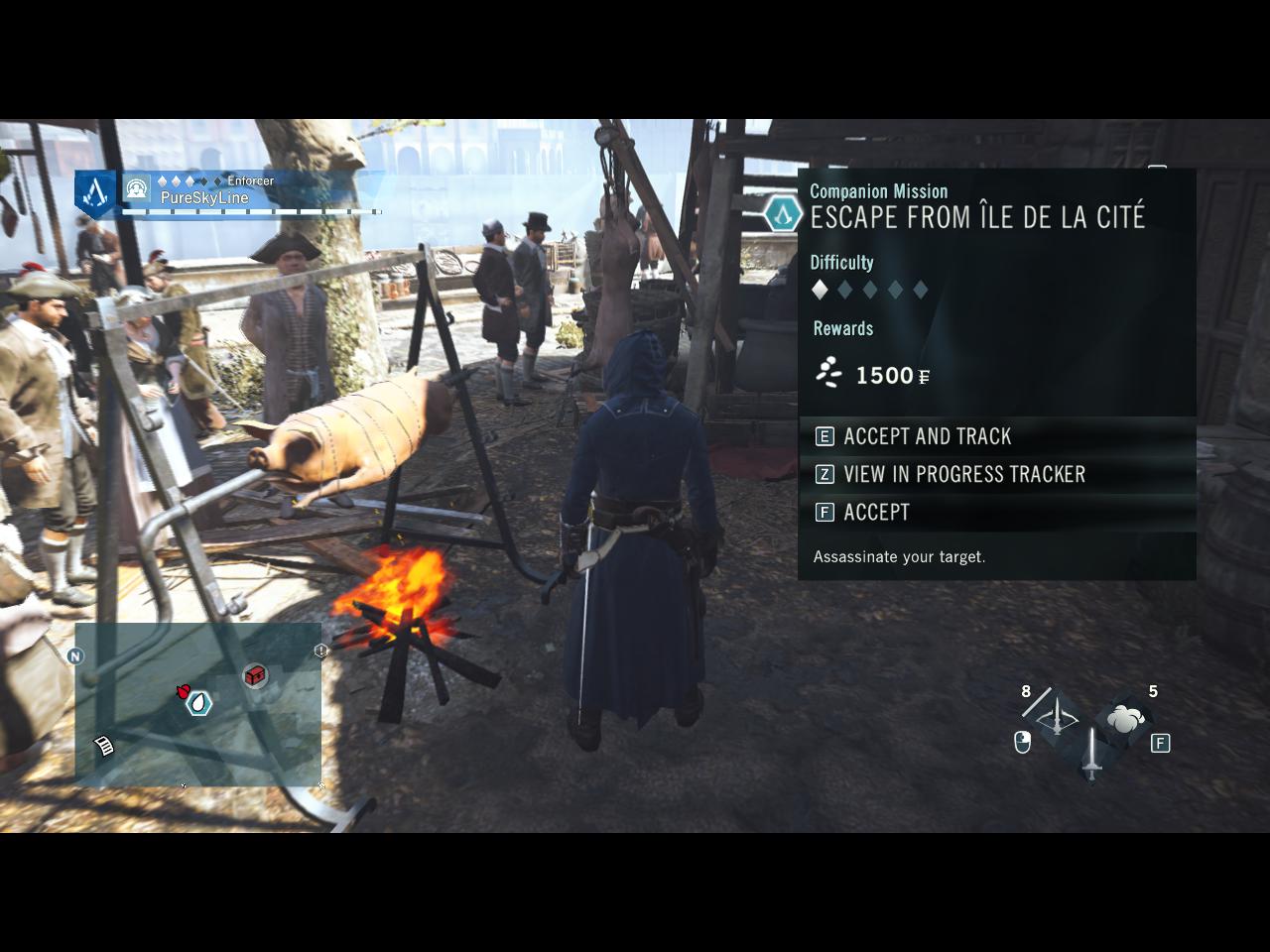Click the Companion Mission hexagon icon
This screenshot has height=952, width=1270.
pyautogui.click(x=783, y=213)
